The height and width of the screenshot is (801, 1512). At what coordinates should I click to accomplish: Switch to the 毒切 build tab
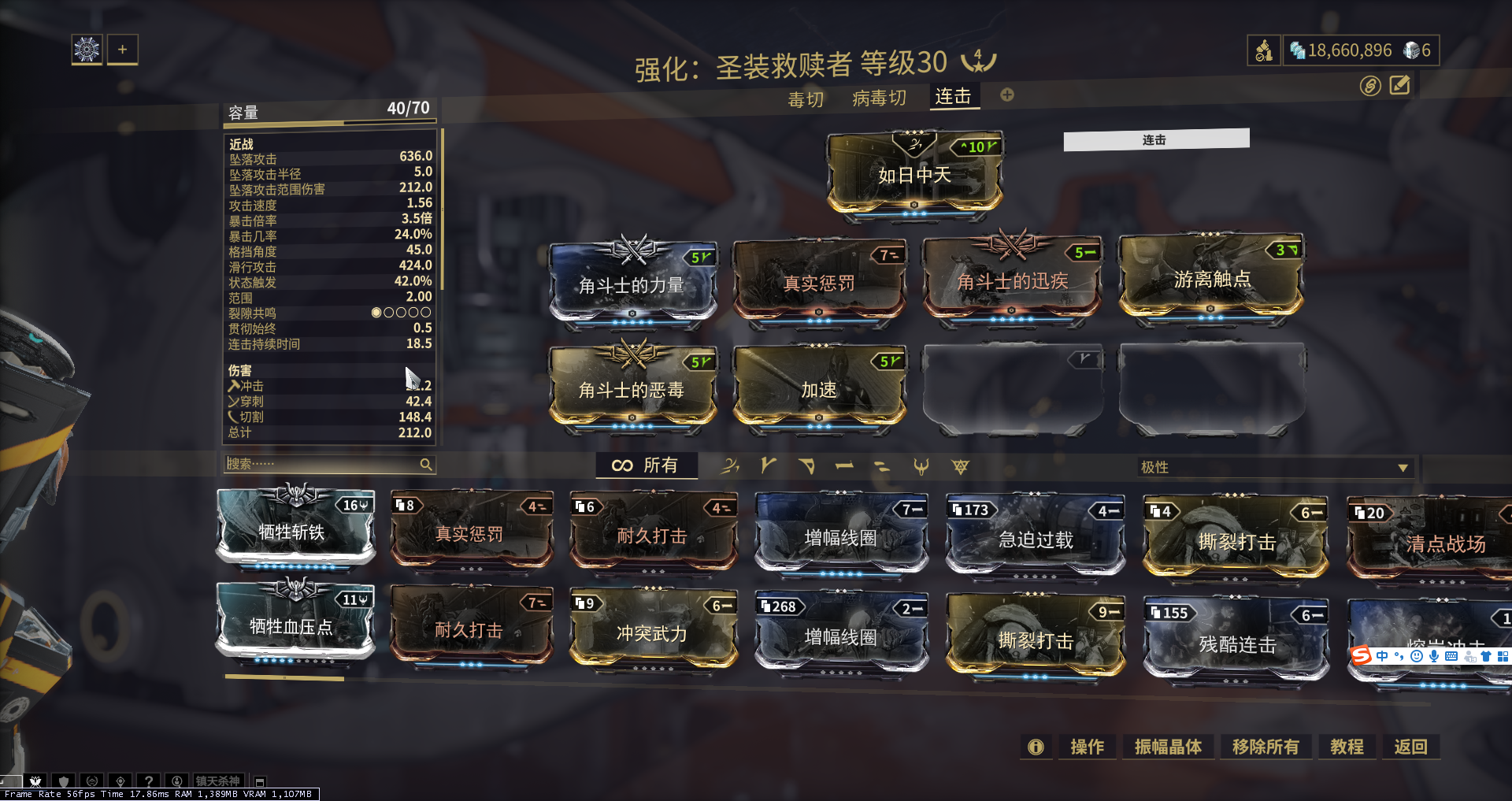pyautogui.click(x=806, y=99)
